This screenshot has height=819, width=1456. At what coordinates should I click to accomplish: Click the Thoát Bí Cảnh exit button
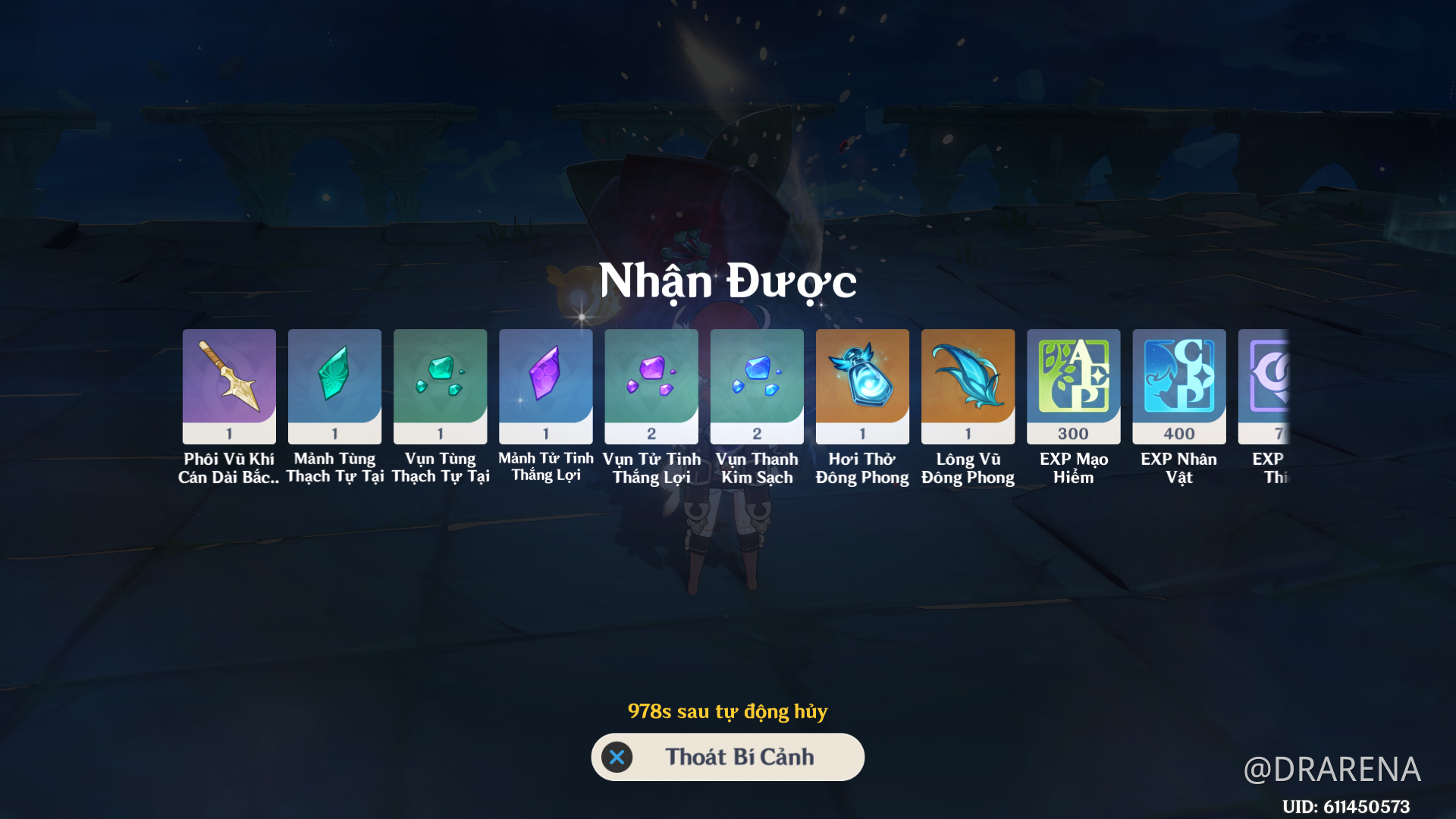pyautogui.click(x=727, y=757)
